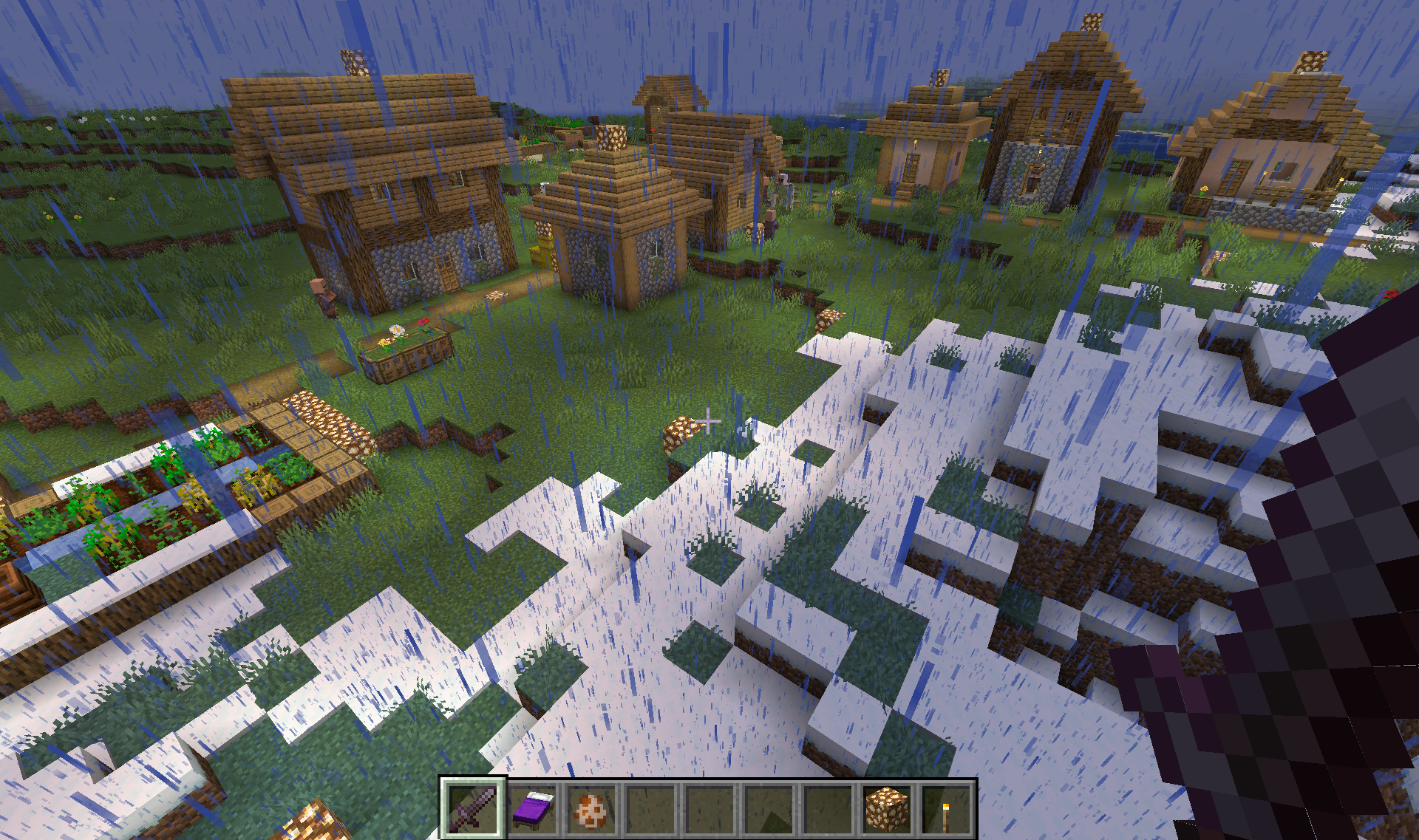Image resolution: width=1419 pixels, height=840 pixels.
Task: Choose the spawn egg hotbar slot
Action: click(x=591, y=810)
